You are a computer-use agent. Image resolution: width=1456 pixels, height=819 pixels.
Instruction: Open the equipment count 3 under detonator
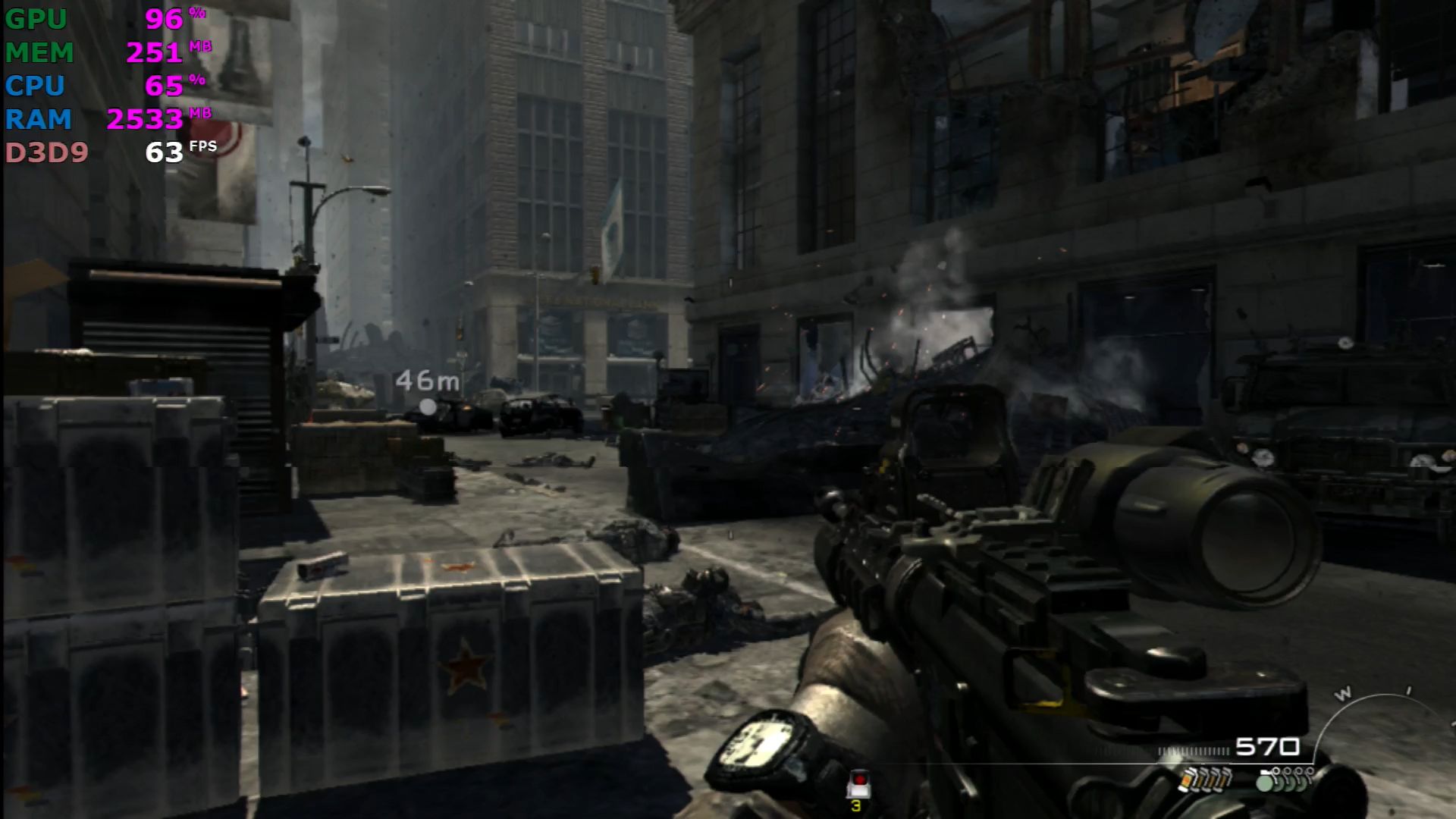tap(855, 805)
